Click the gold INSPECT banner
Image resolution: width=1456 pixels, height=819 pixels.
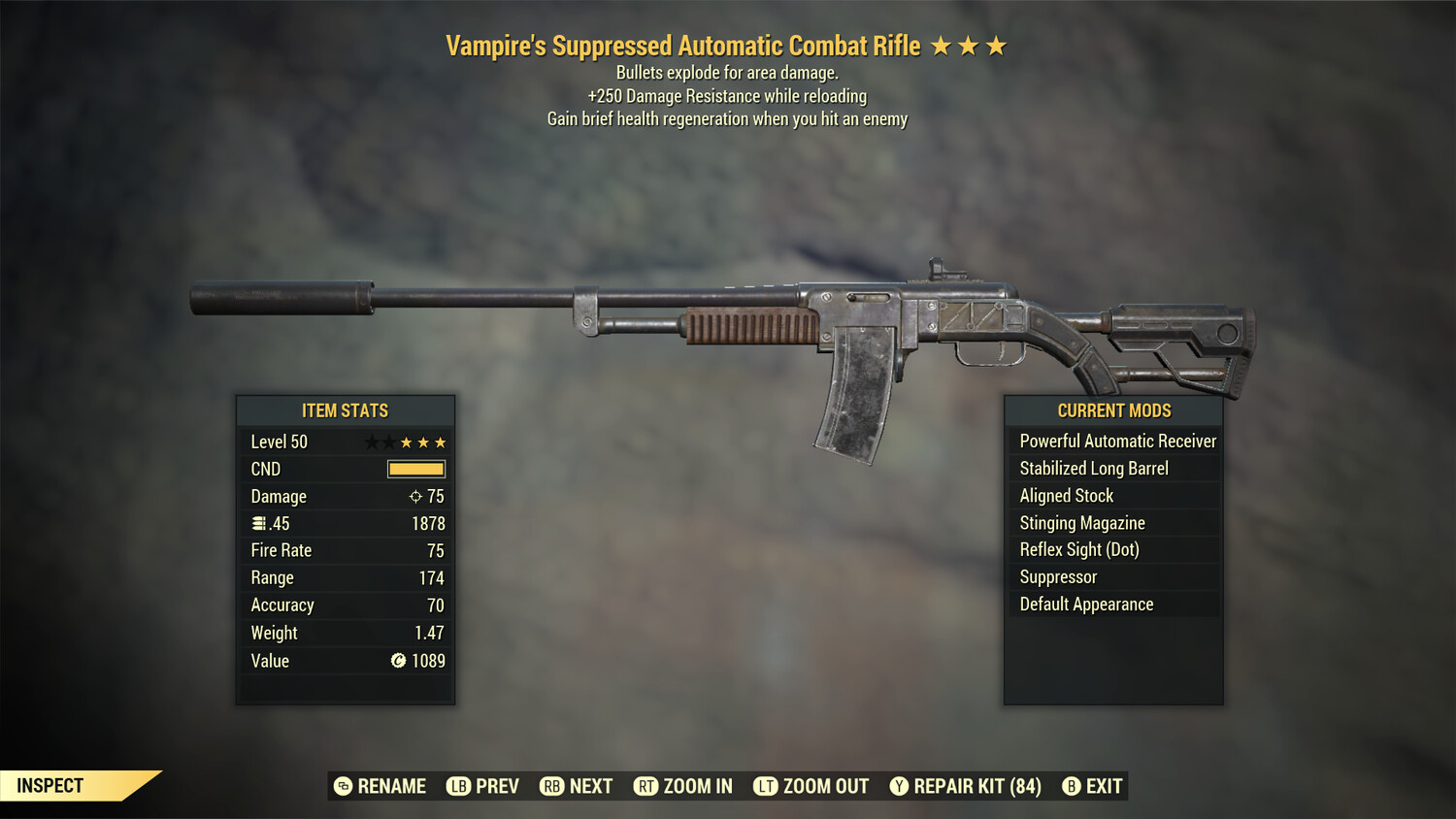pyautogui.click(x=50, y=785)
